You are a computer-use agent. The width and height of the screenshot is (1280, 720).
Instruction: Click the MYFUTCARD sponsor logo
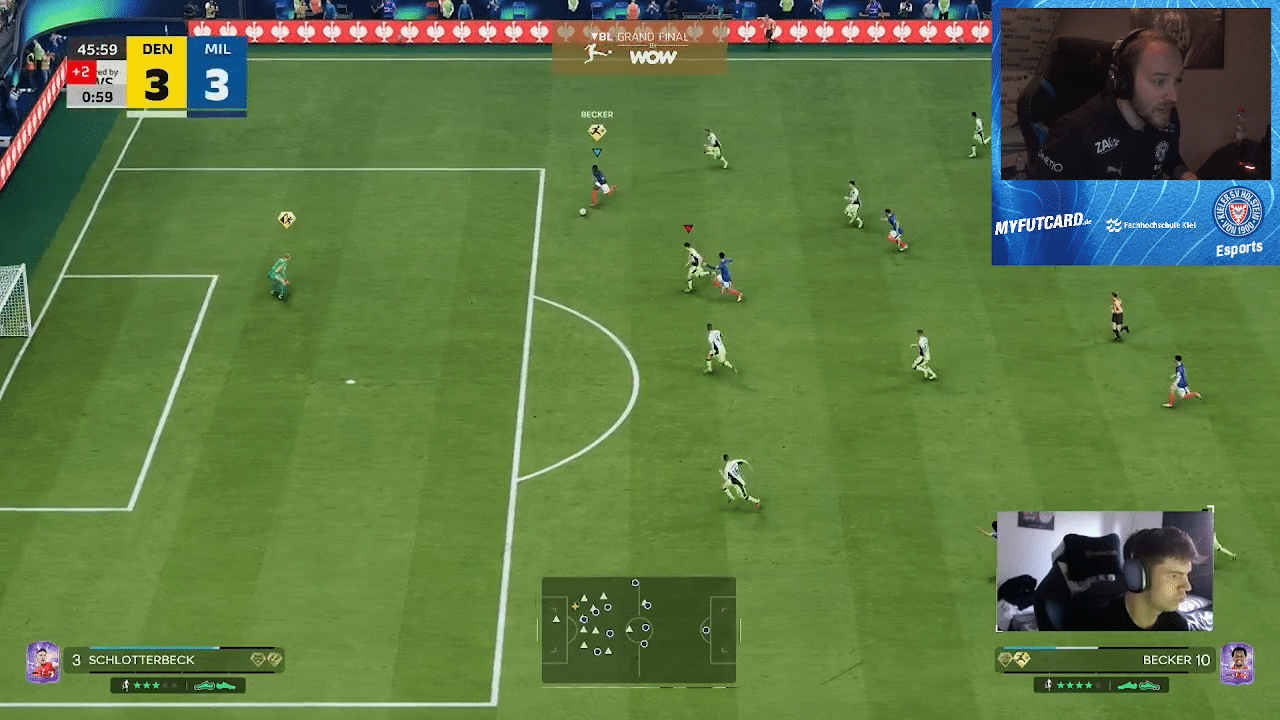1042,225
